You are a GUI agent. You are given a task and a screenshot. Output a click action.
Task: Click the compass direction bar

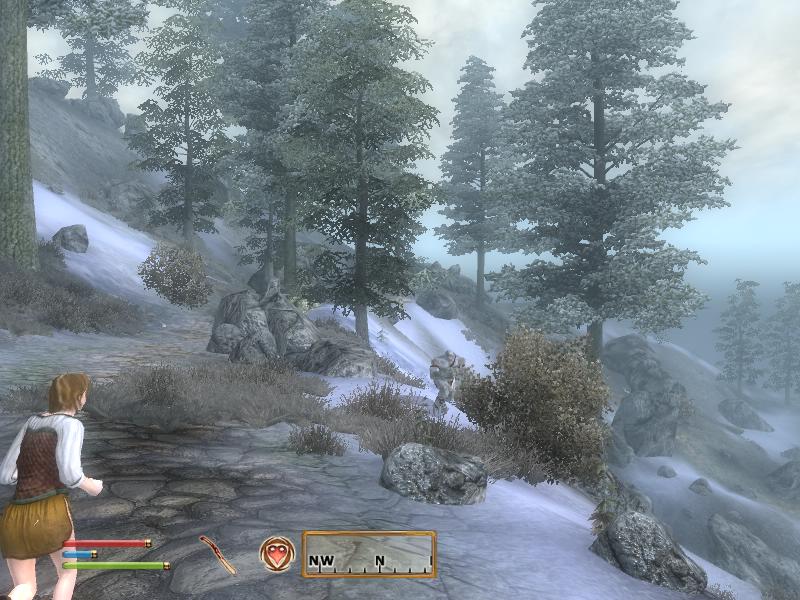(369, 555)
